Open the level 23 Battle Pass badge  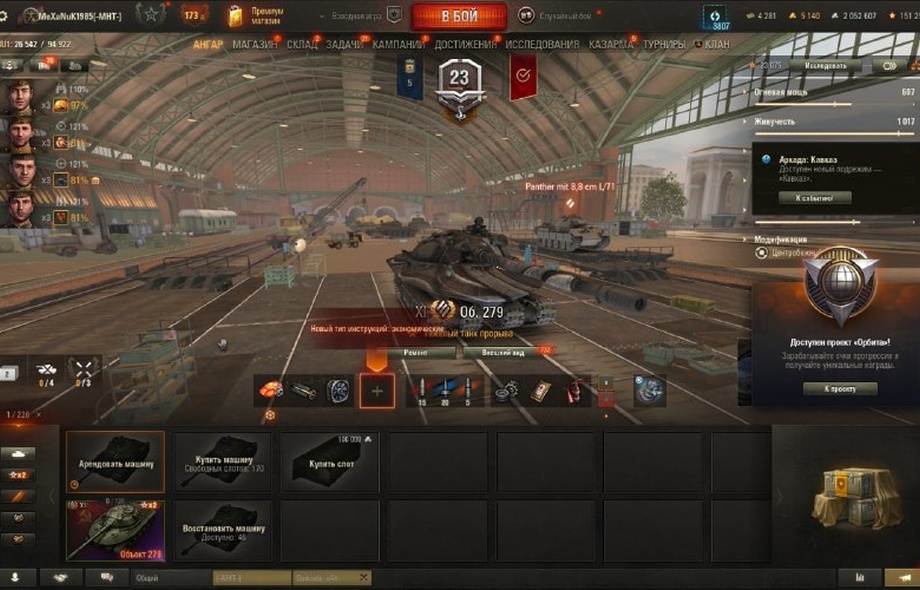click(459, 82)
